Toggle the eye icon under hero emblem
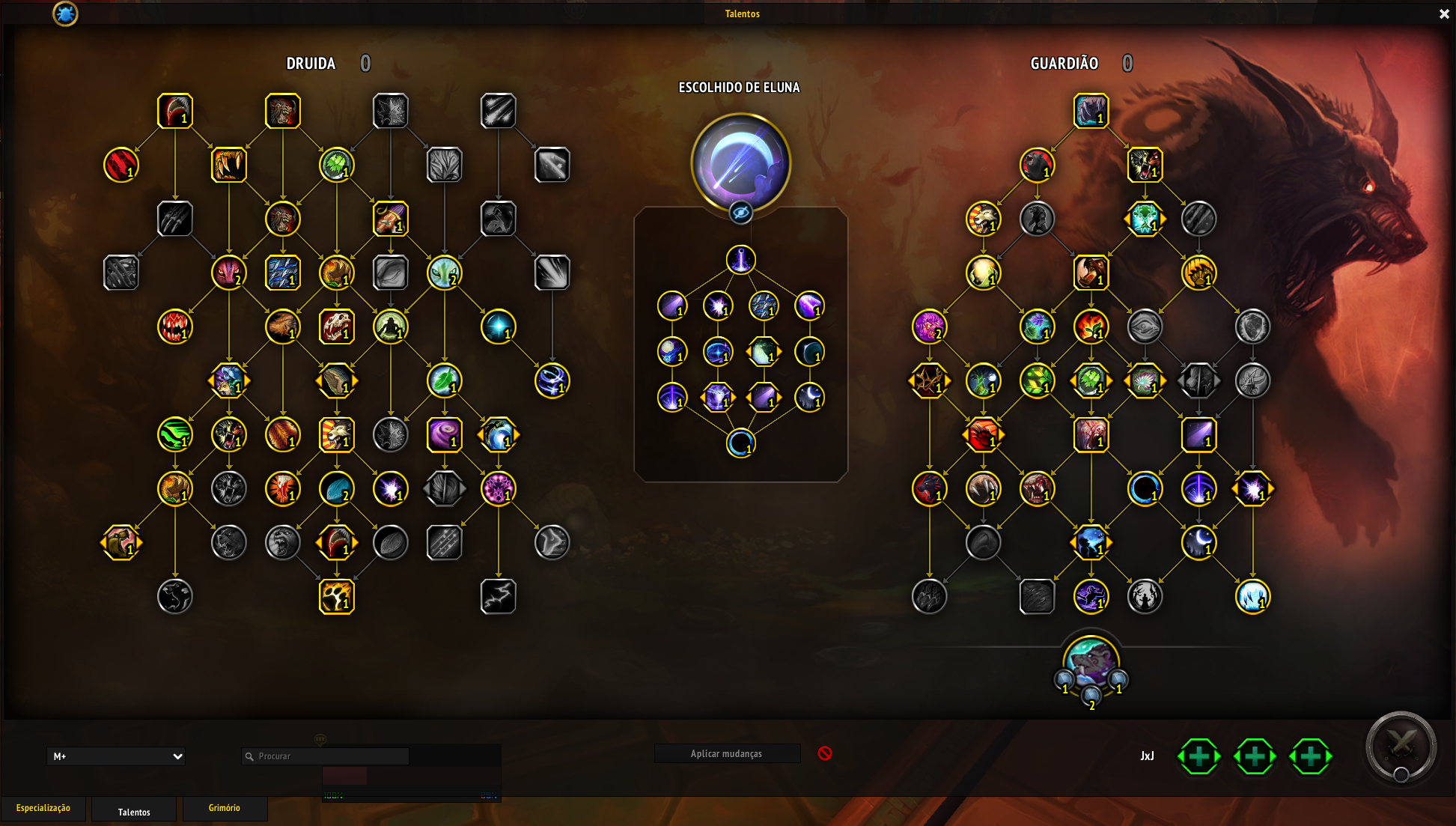 tap(740, 213)
